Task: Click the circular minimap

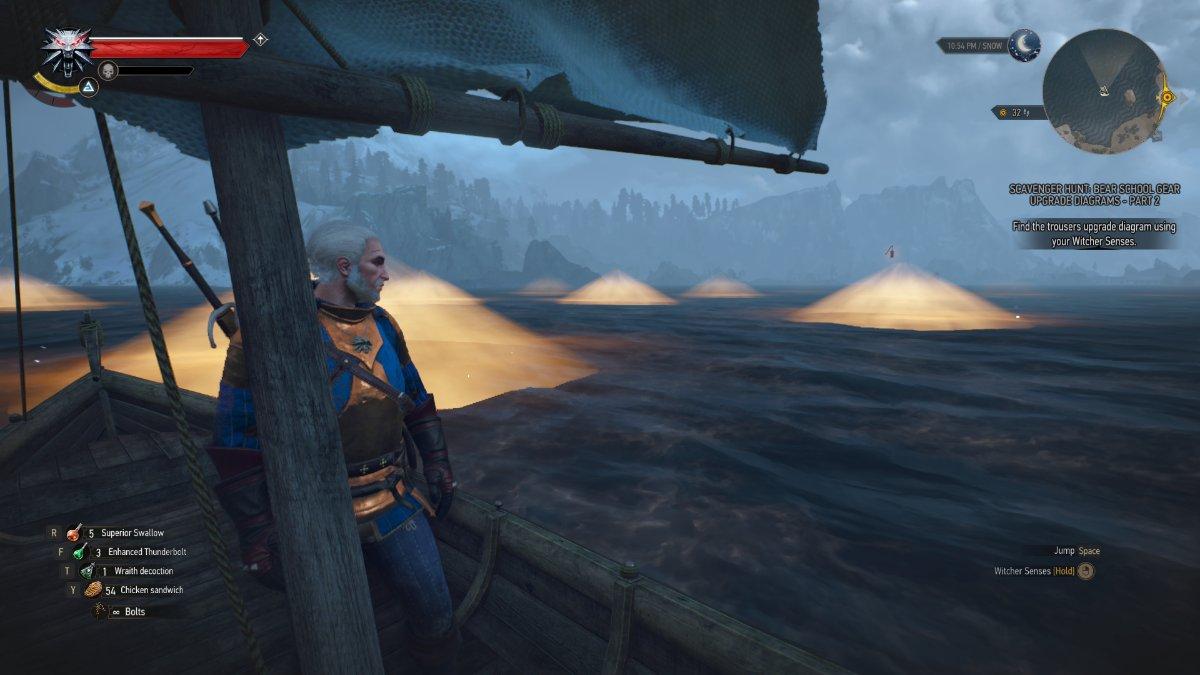Action: pos(1103,91)
